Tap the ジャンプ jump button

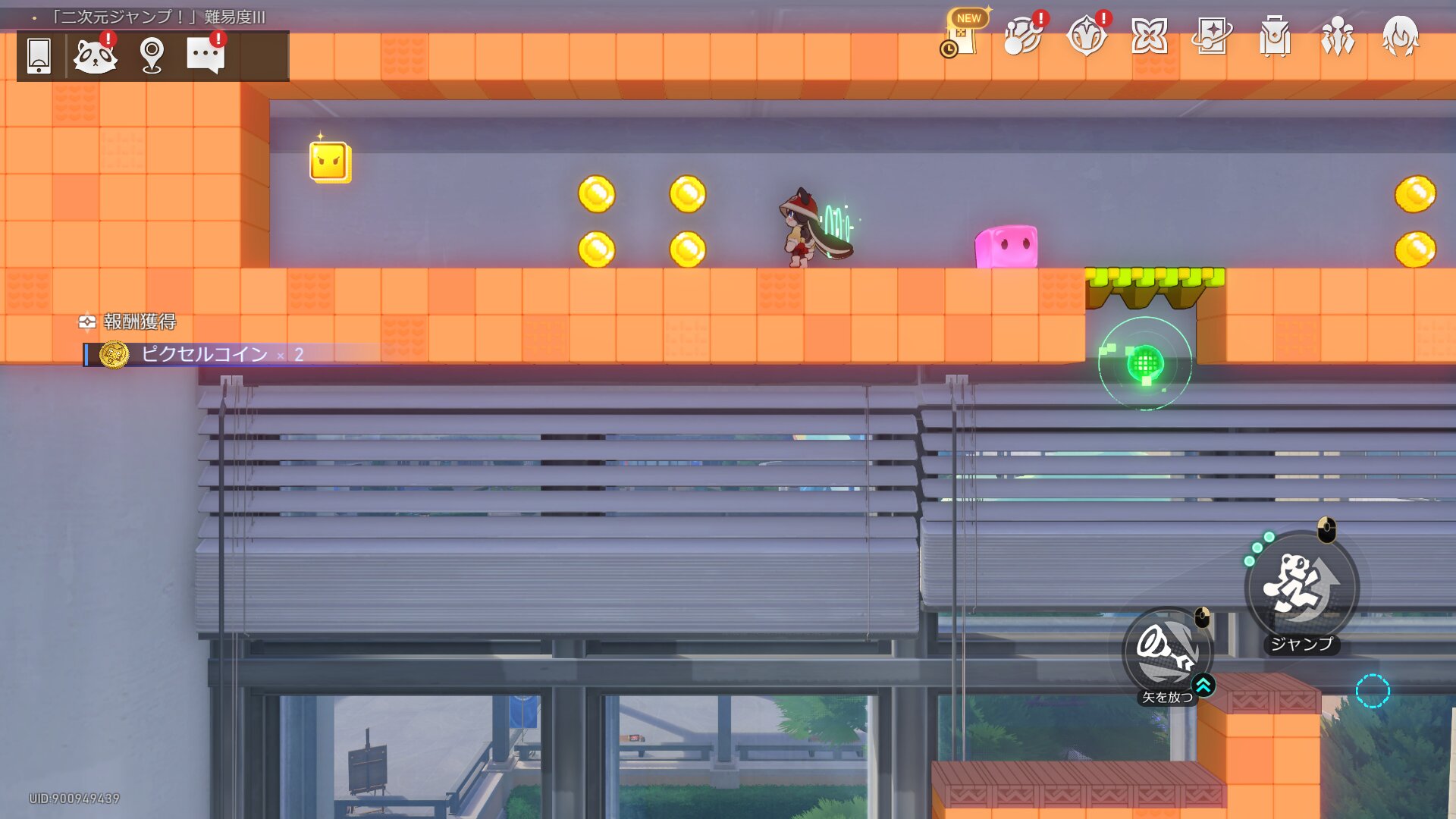coord(1302,588)
